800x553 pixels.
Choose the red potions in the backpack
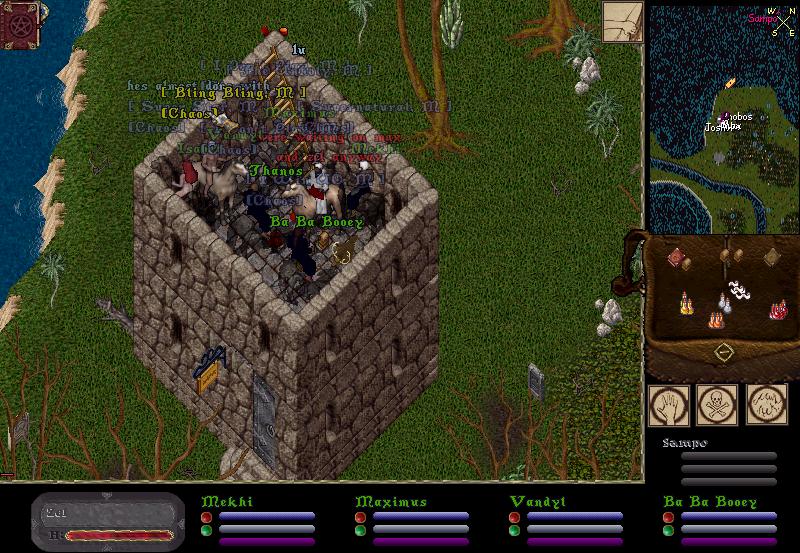[x=777, y=310]
